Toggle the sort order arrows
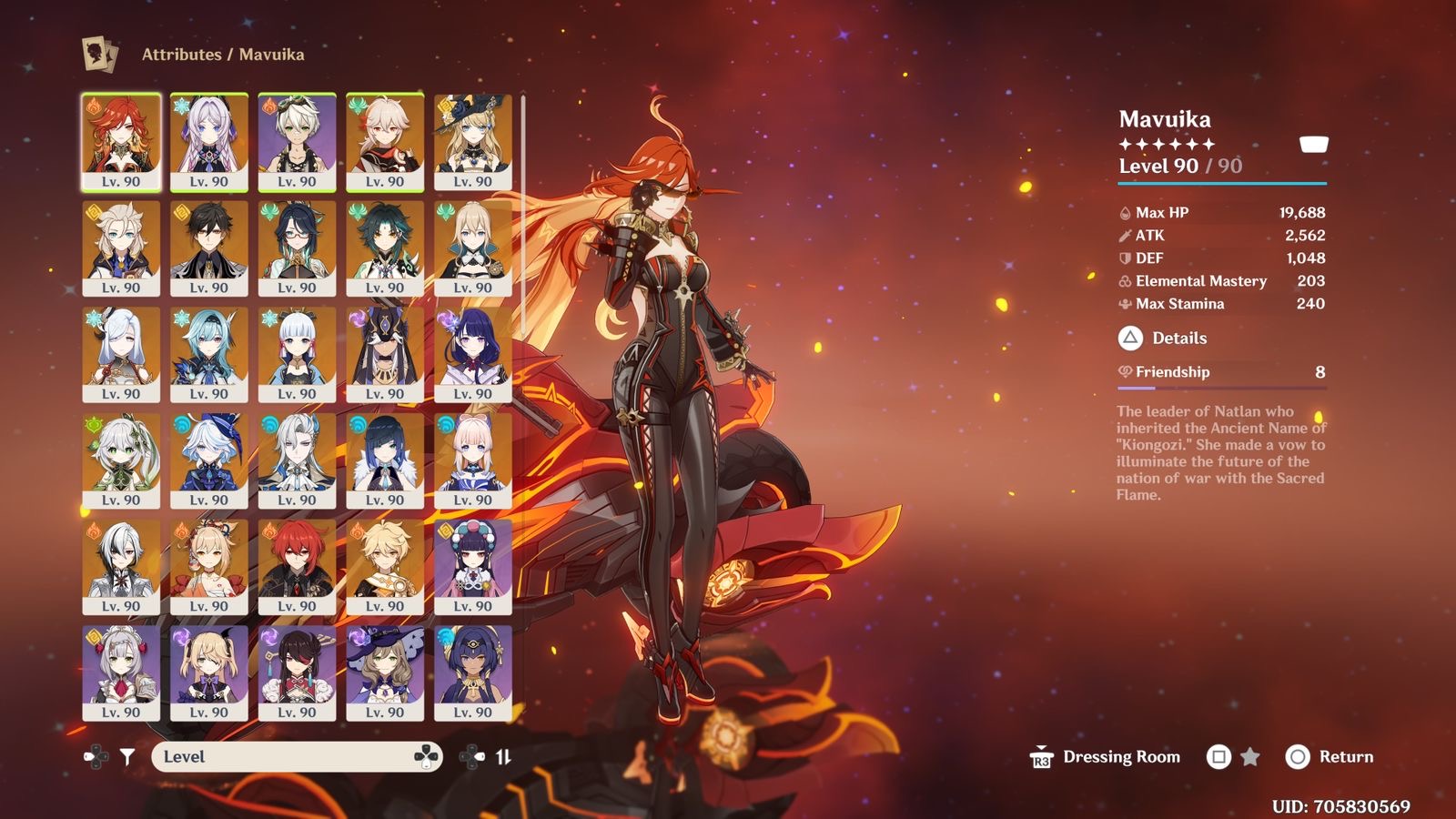Viewport: 1456px width, 819px height. tap(503, 756)
